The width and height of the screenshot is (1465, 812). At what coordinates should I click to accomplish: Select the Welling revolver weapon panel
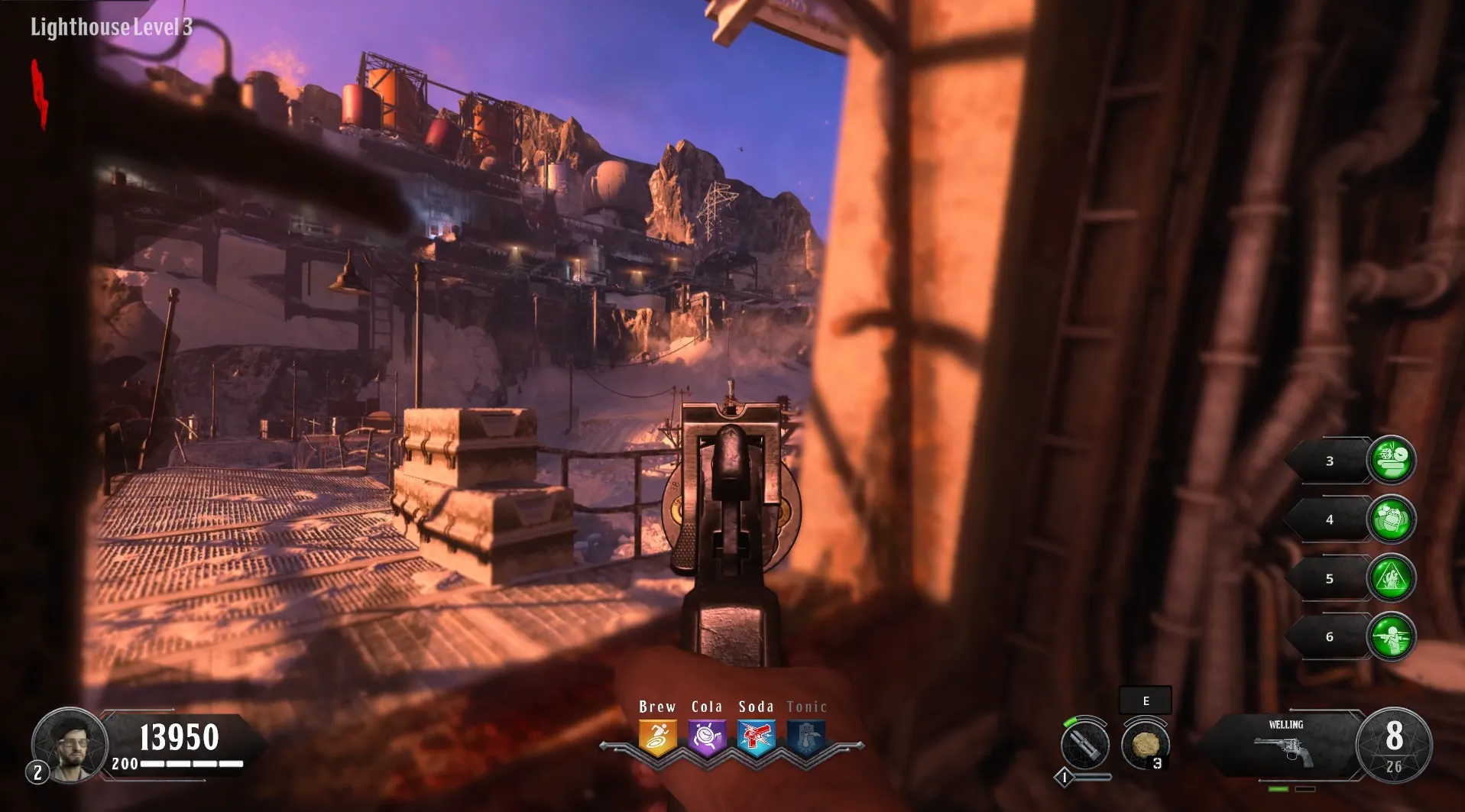click(1285, 746)
